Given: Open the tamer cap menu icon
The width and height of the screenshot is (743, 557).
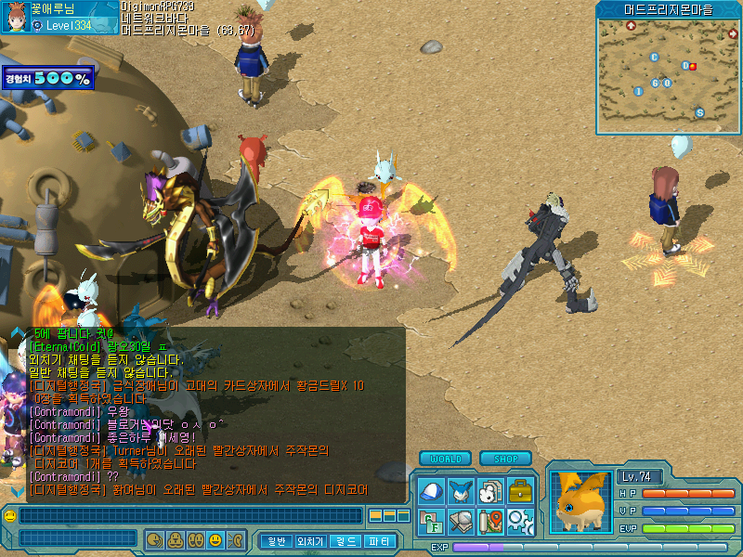Looking at the screenshot, I should (431, 491).
